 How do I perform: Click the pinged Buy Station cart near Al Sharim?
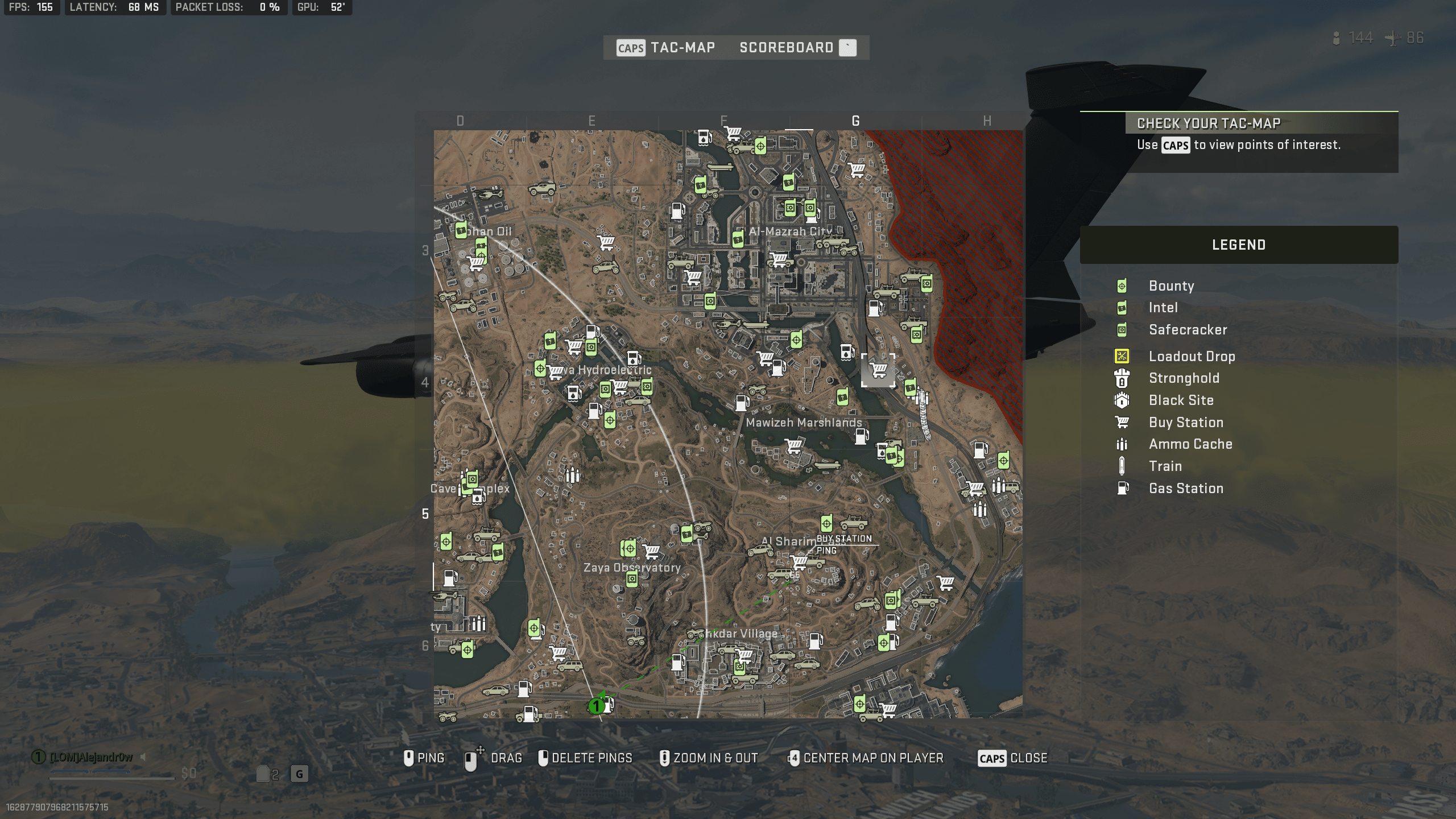(800, 564)
